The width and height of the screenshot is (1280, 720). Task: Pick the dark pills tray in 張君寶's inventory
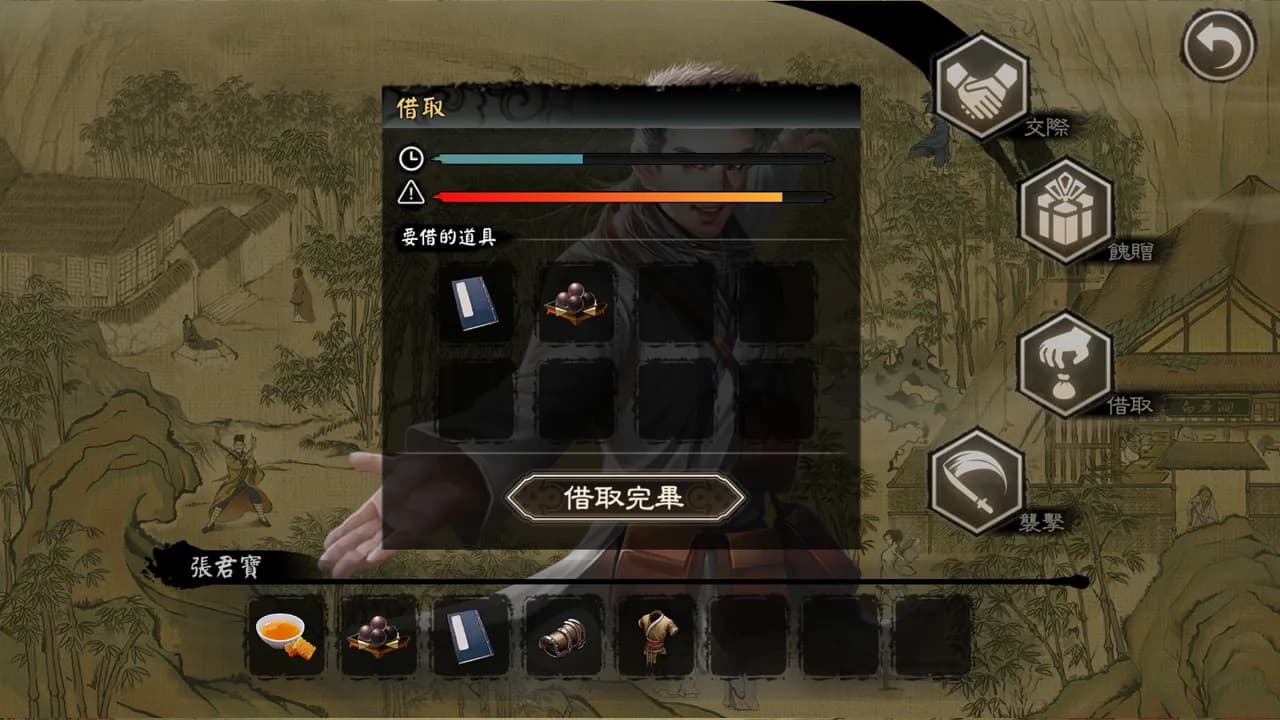[378, 636]
